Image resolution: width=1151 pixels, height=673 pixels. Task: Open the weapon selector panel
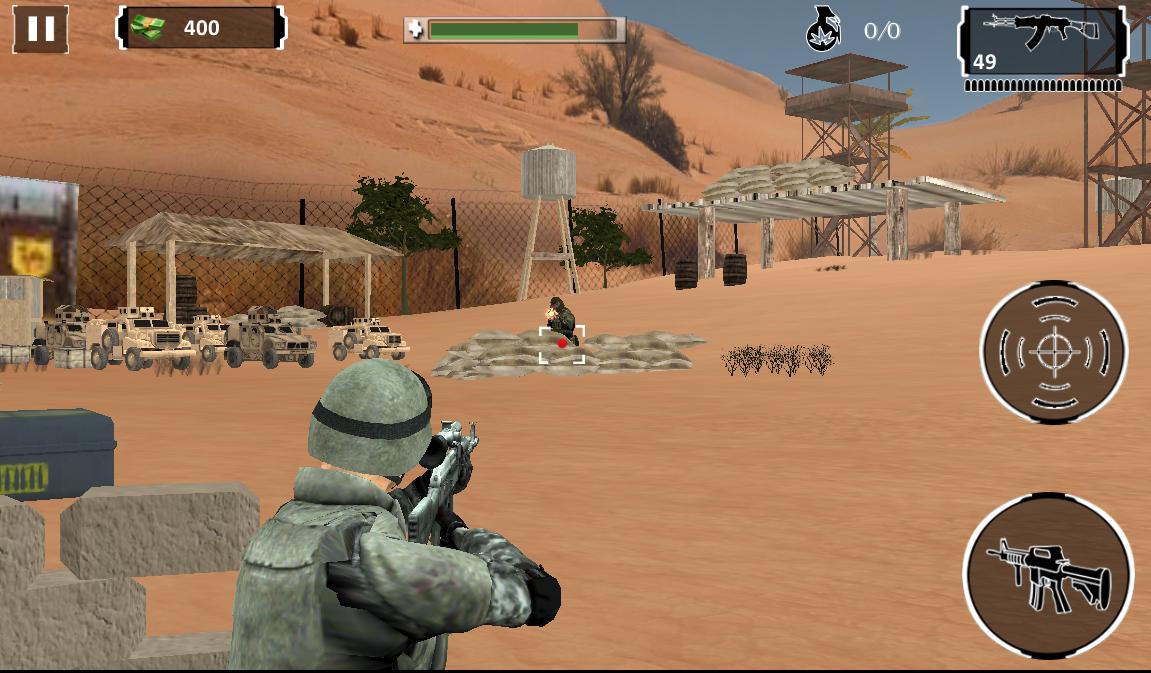click(1042, 42)
